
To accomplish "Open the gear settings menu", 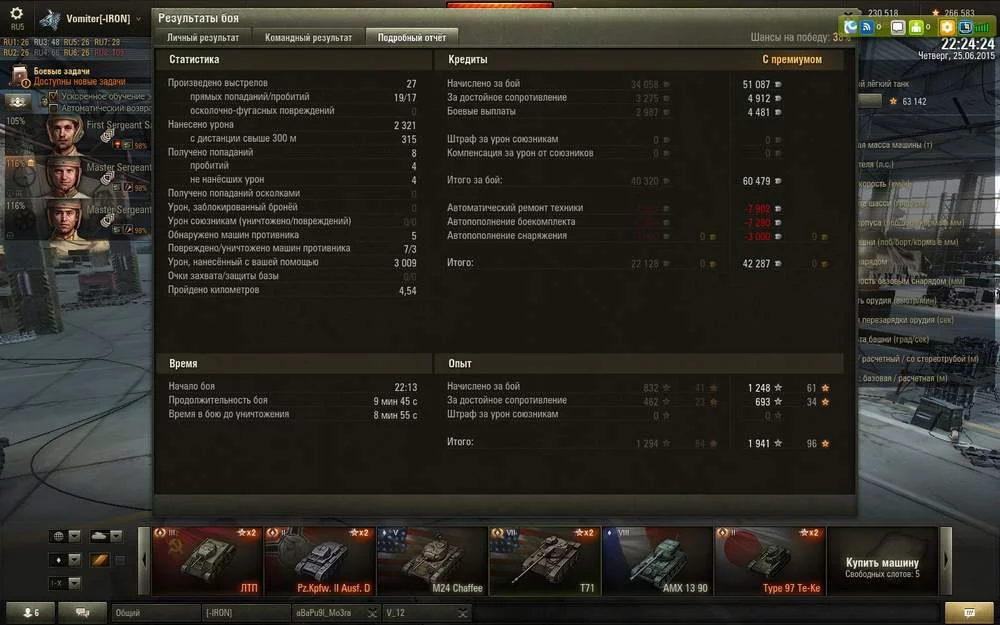I will [x=17, y=17].
